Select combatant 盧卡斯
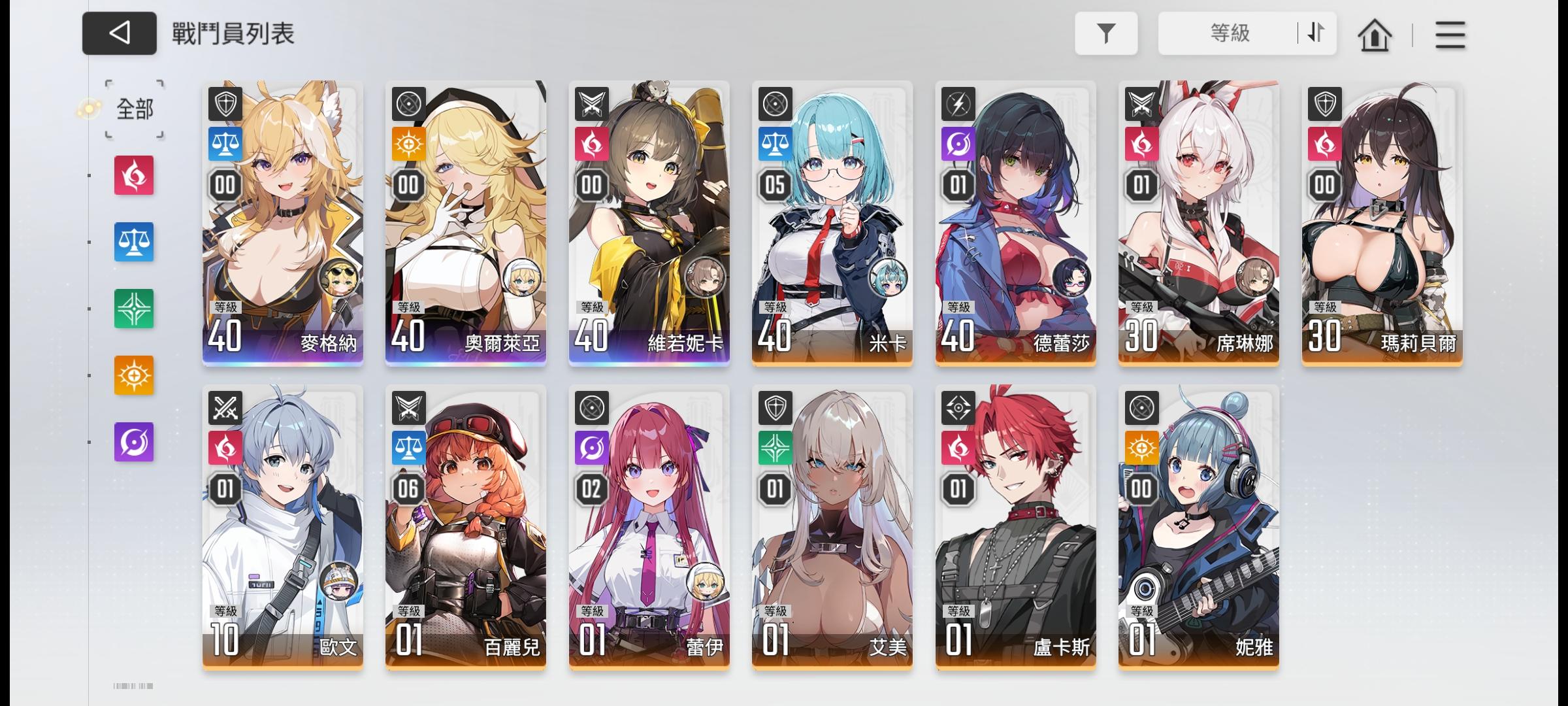Viewport: 1568px width, 706px height. point(1015,536)
